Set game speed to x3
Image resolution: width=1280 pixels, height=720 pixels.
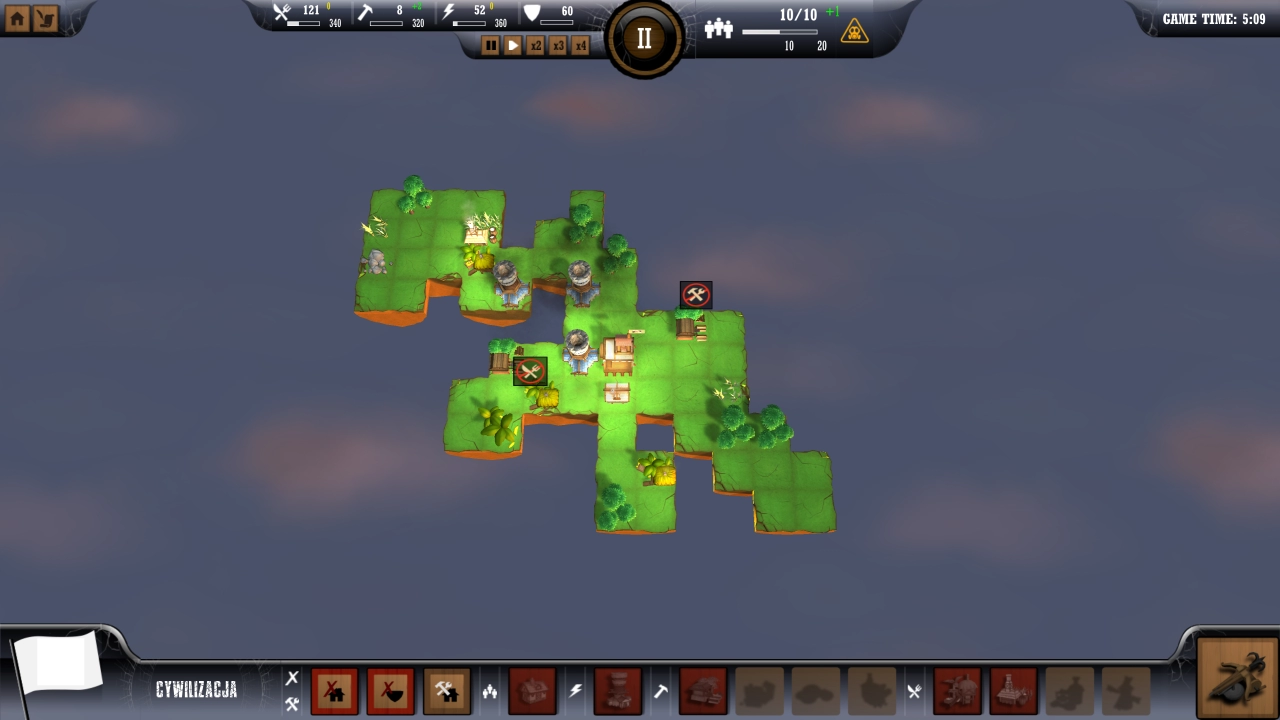coord(558,45)
